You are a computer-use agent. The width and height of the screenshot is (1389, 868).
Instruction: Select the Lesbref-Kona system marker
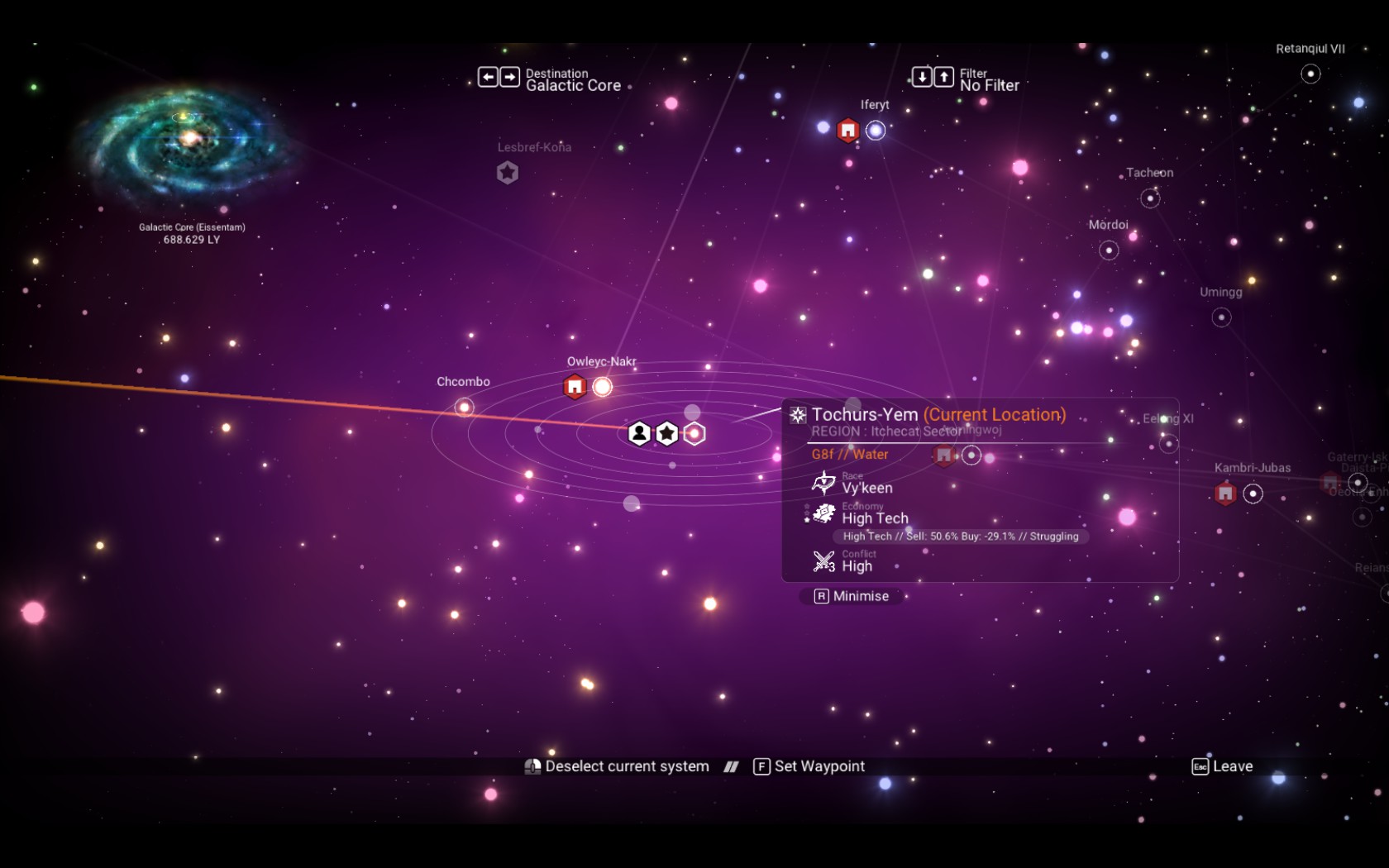coord(508,173)
